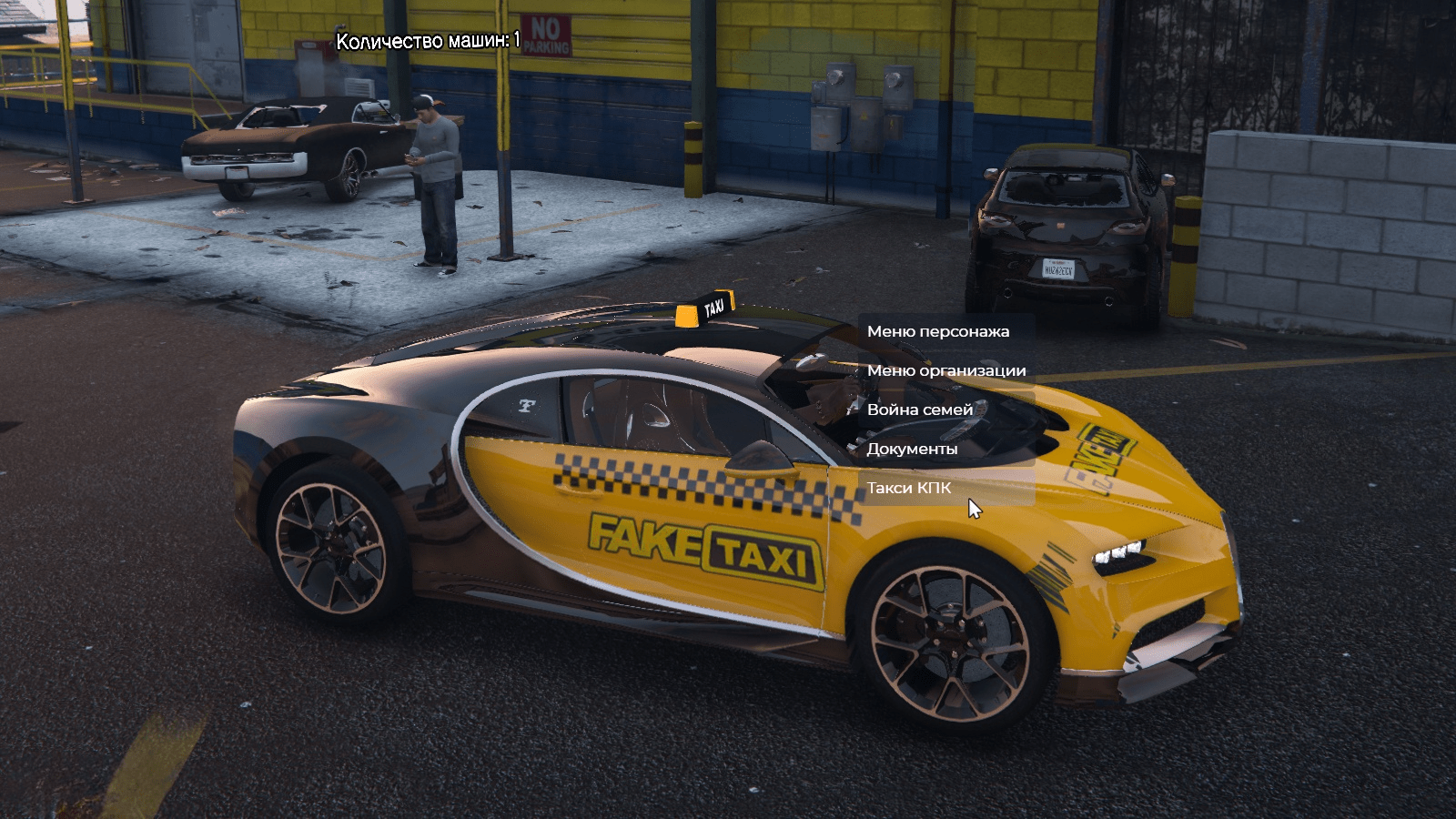The image size is (1456, 819).
Task: Open the Меню персонажа entry
Action: 938,331
